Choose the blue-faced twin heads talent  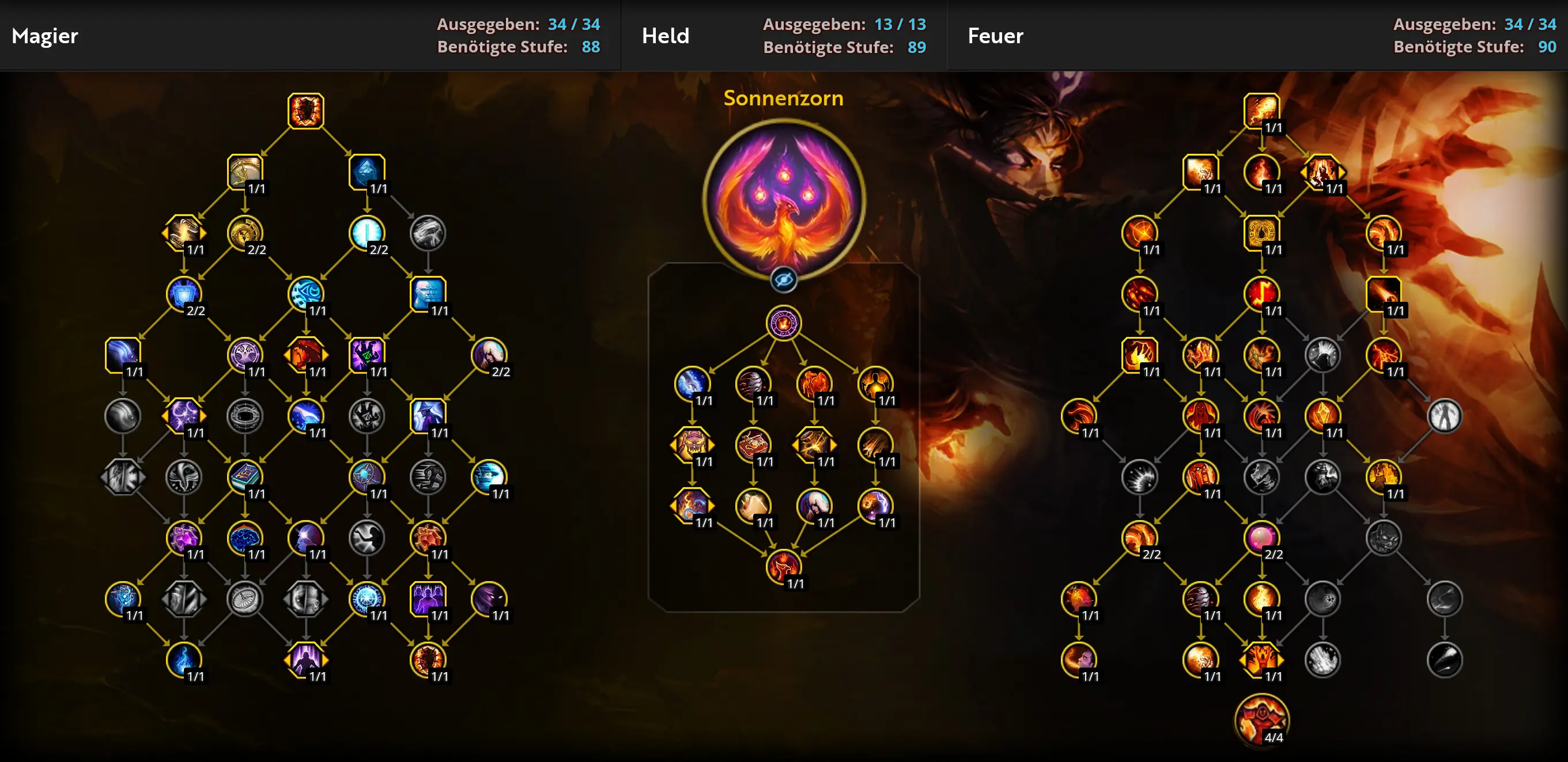(x=428, y=293)
